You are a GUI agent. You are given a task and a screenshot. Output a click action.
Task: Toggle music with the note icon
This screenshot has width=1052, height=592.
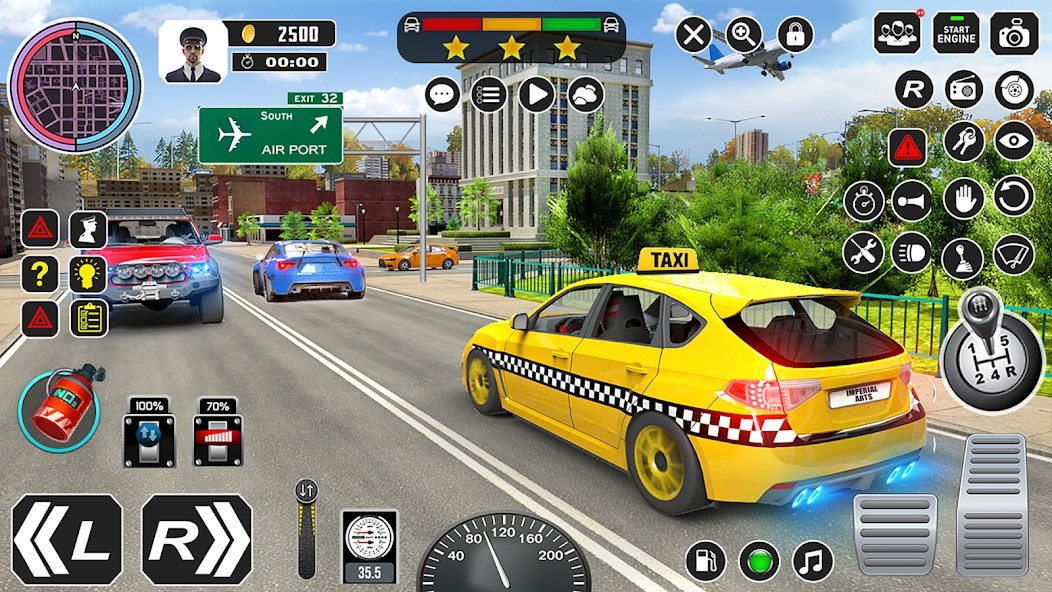tap(813, 561)
